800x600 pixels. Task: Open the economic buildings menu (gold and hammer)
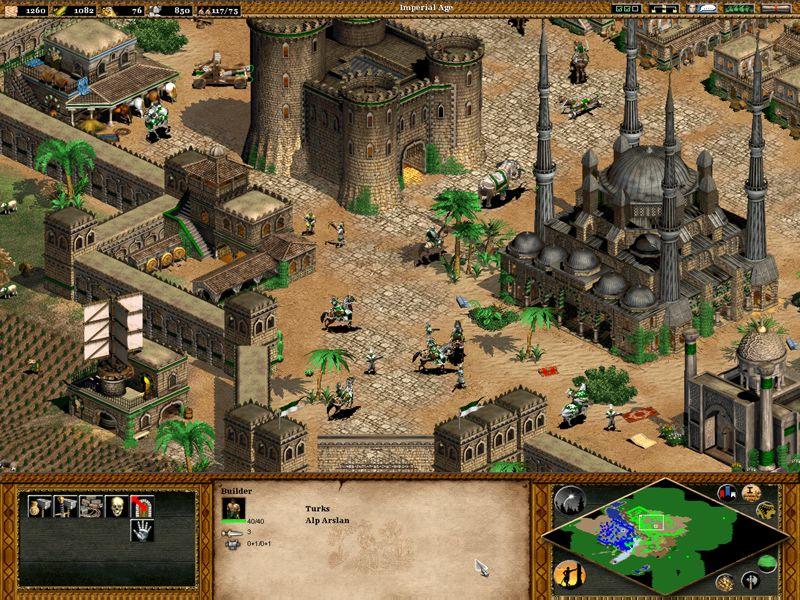[39, 505]
